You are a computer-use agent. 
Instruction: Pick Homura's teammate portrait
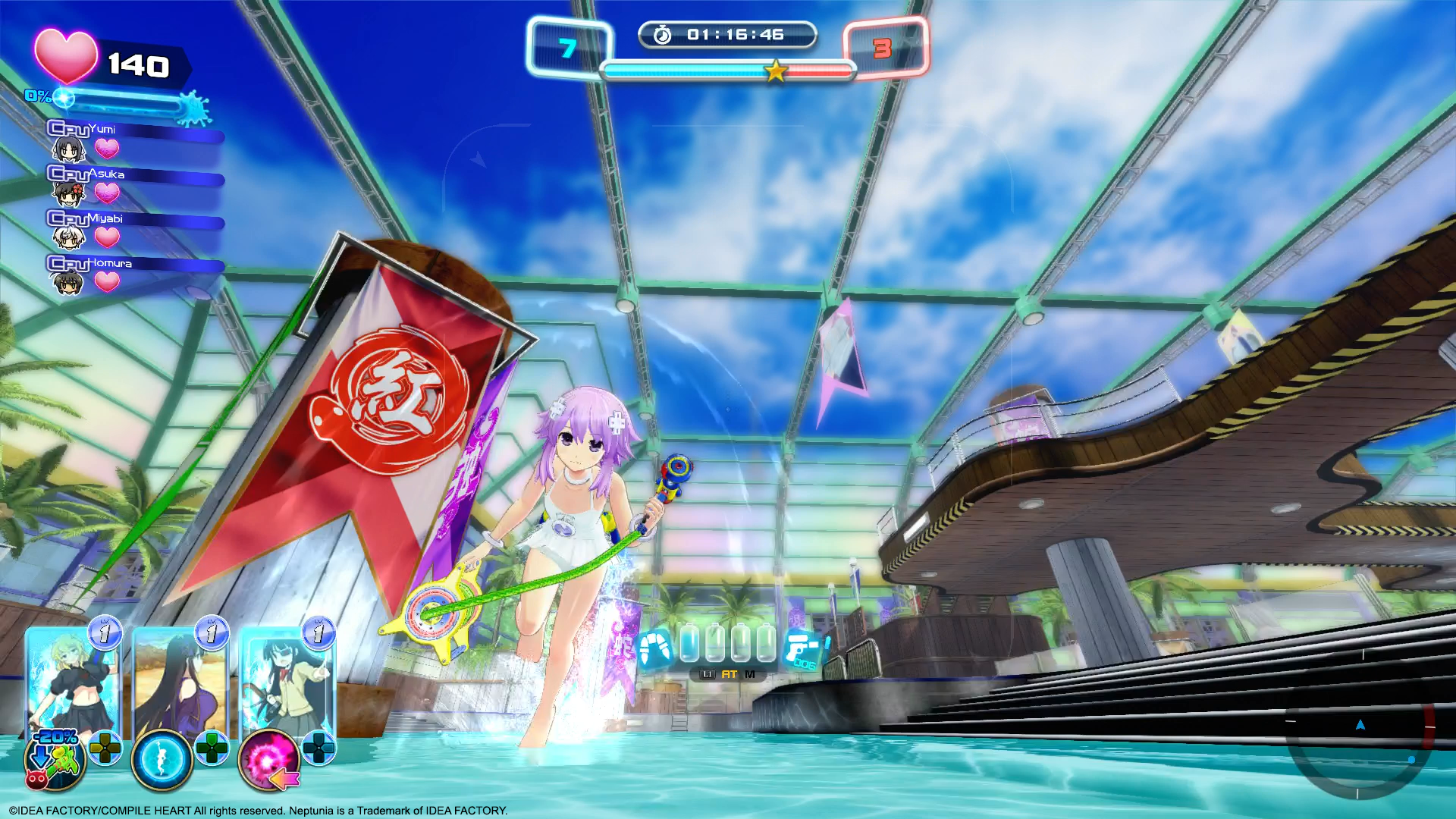68,283
